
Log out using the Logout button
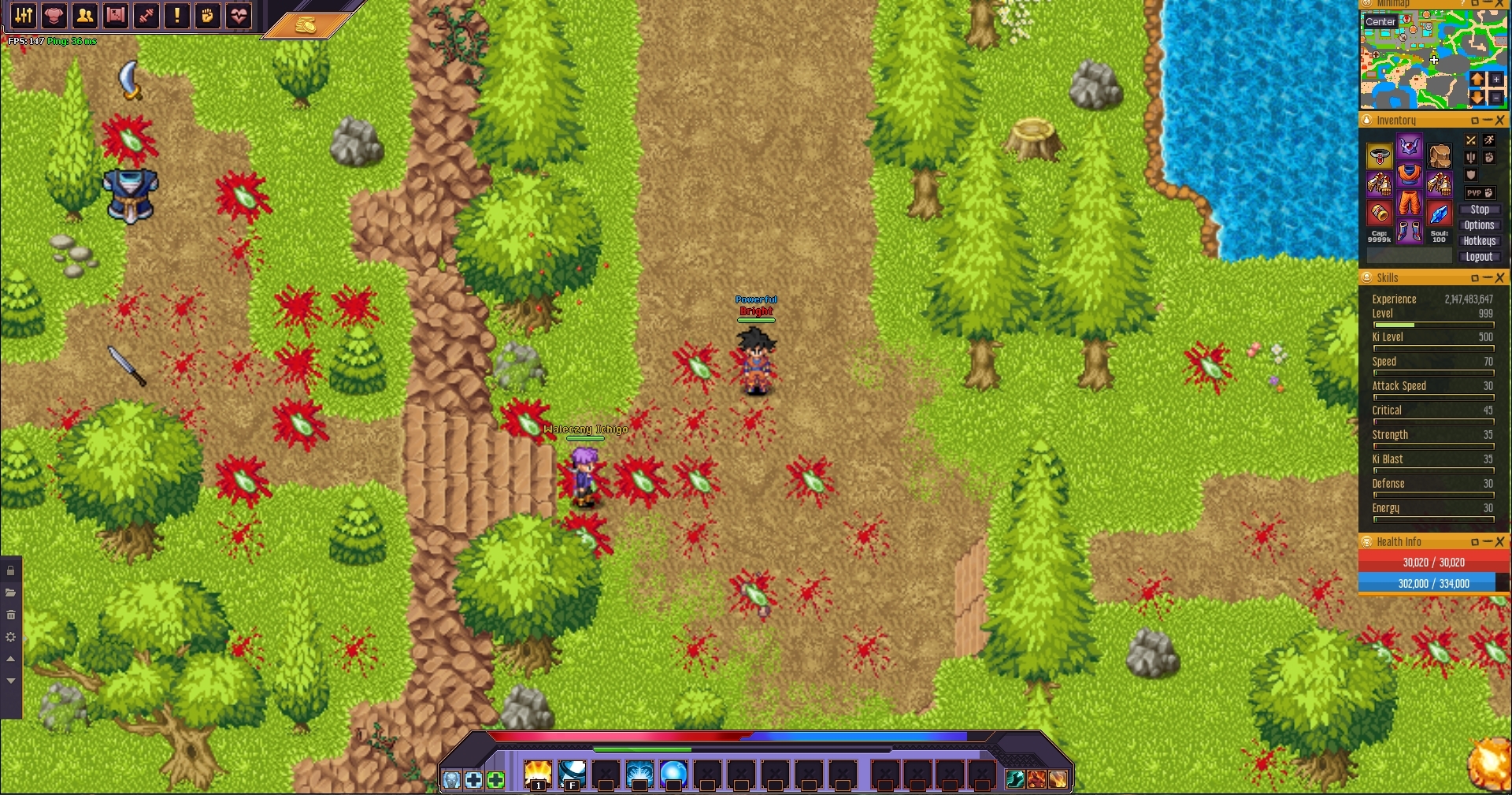click(x=1479, y=257)
